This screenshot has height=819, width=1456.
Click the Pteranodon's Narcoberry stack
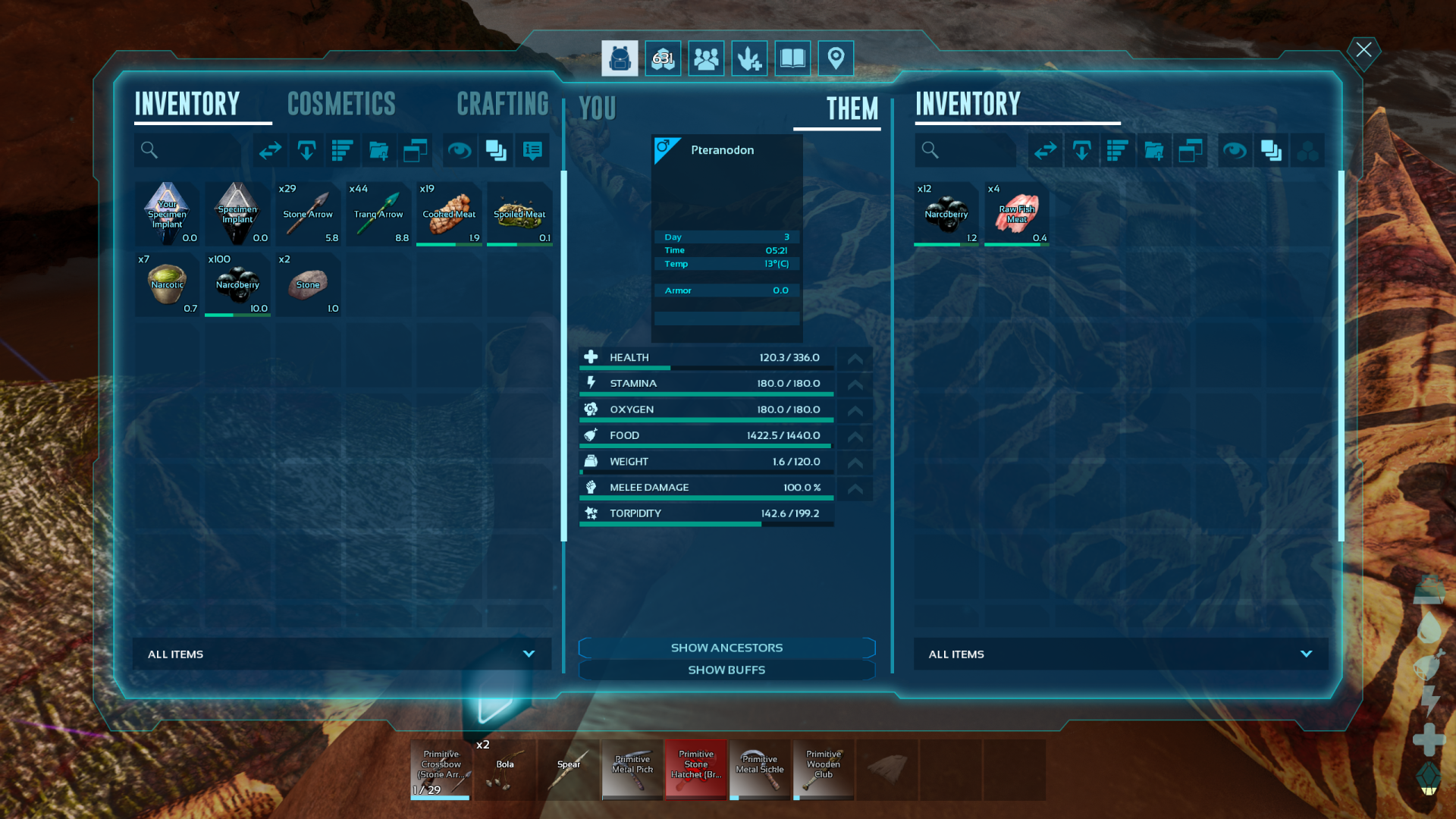click(x=946, y=214)
